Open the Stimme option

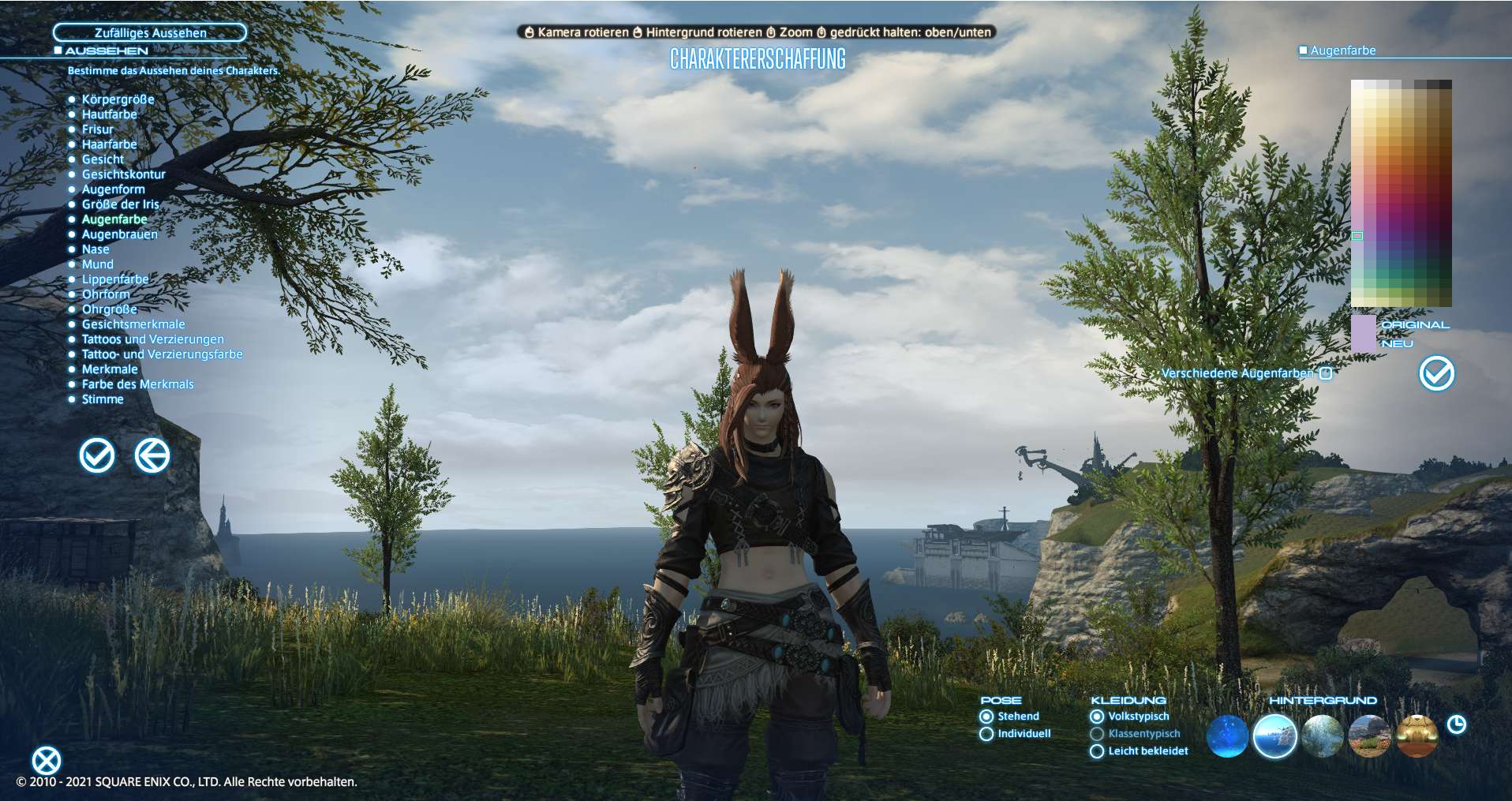pos(103,399)
